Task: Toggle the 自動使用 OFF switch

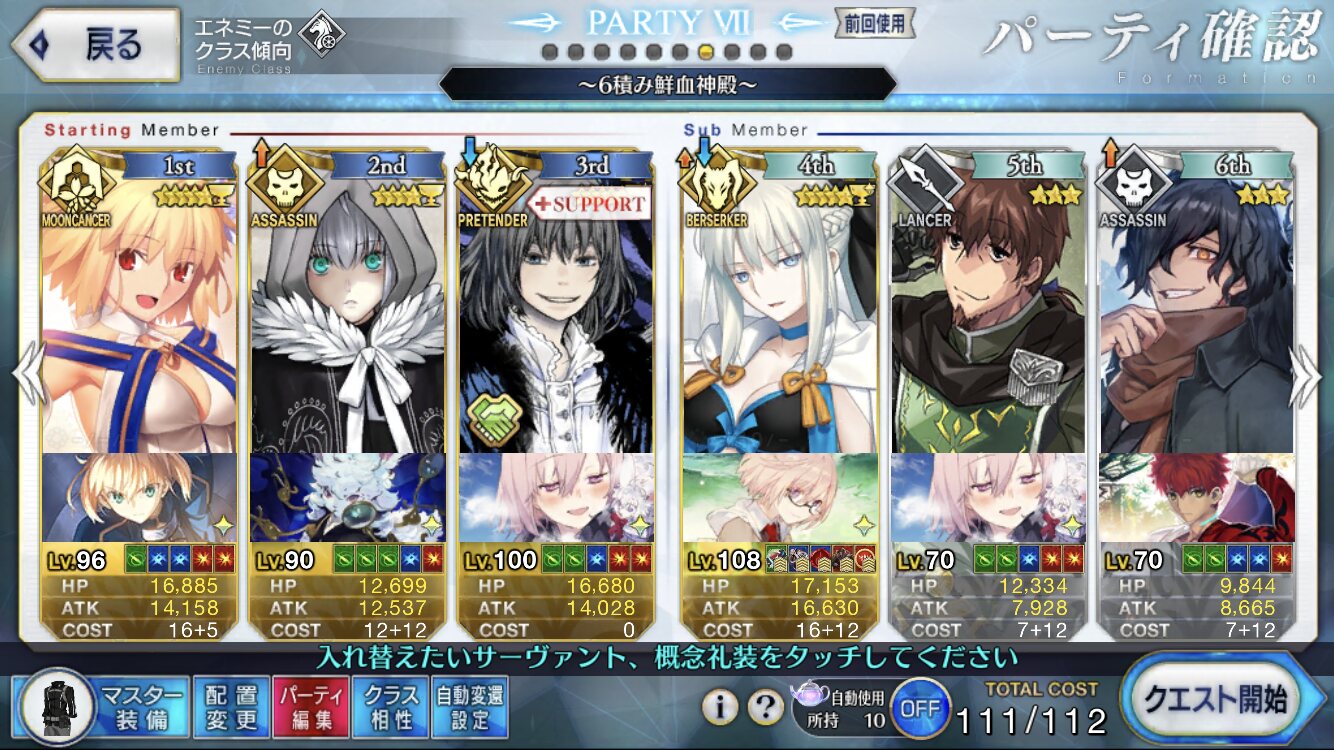Action: coord(919,707)
